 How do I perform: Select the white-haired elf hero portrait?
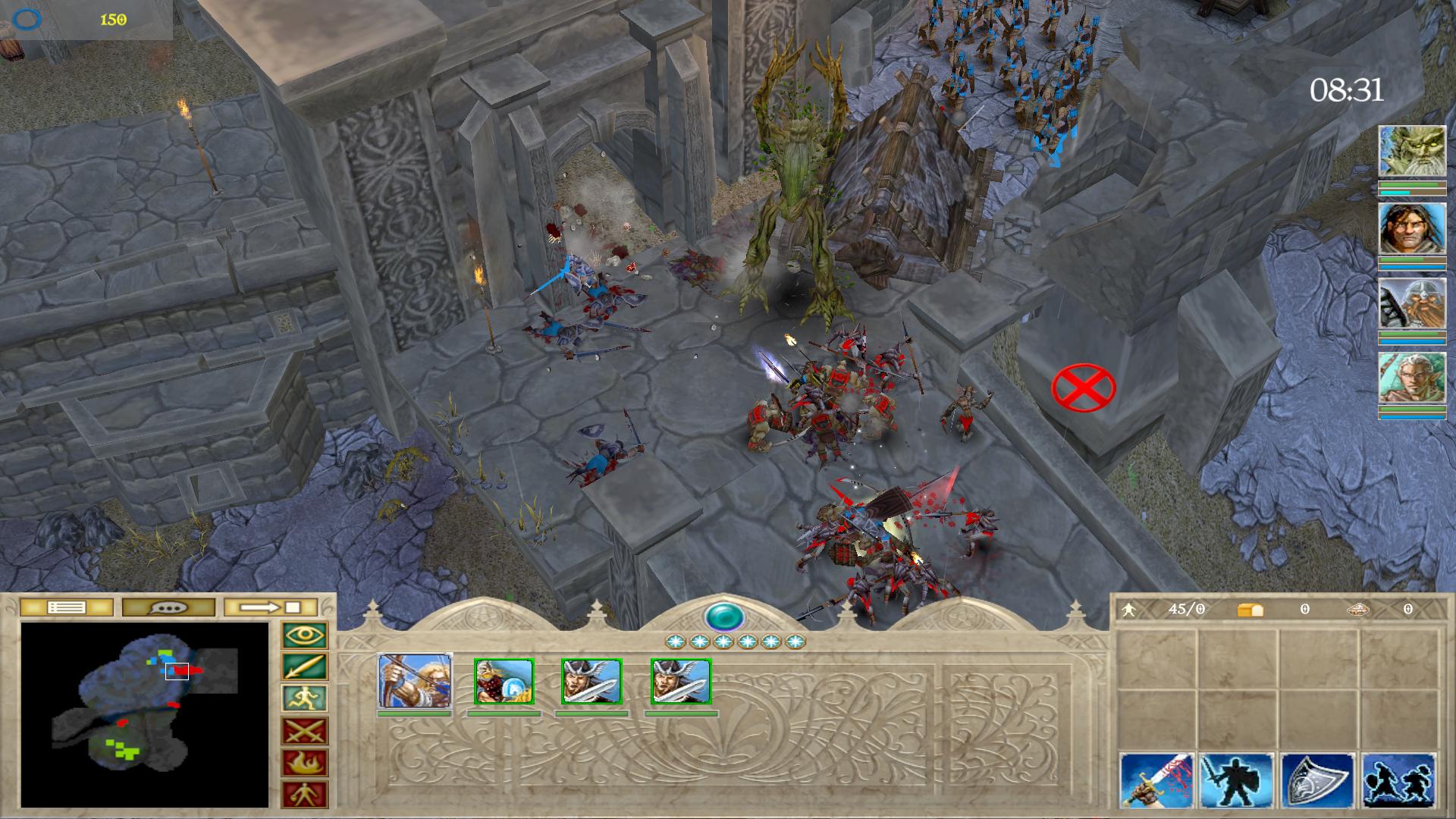point(1412,378)
